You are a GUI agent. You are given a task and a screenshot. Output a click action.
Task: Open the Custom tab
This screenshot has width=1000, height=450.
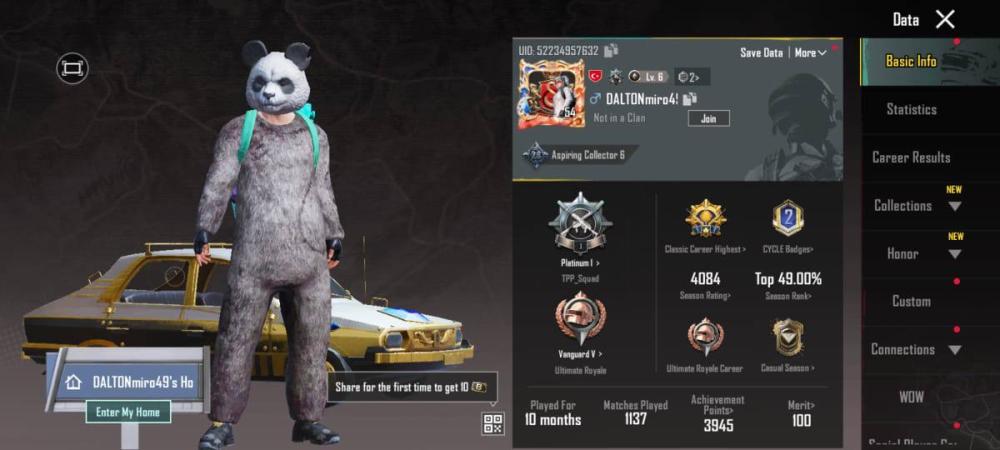[911, 301]
